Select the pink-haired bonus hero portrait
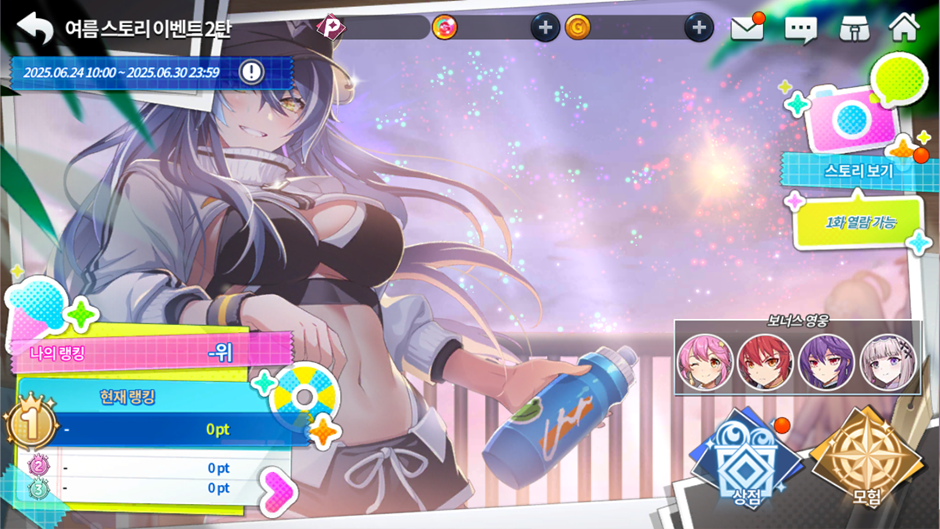 point(704,360)
